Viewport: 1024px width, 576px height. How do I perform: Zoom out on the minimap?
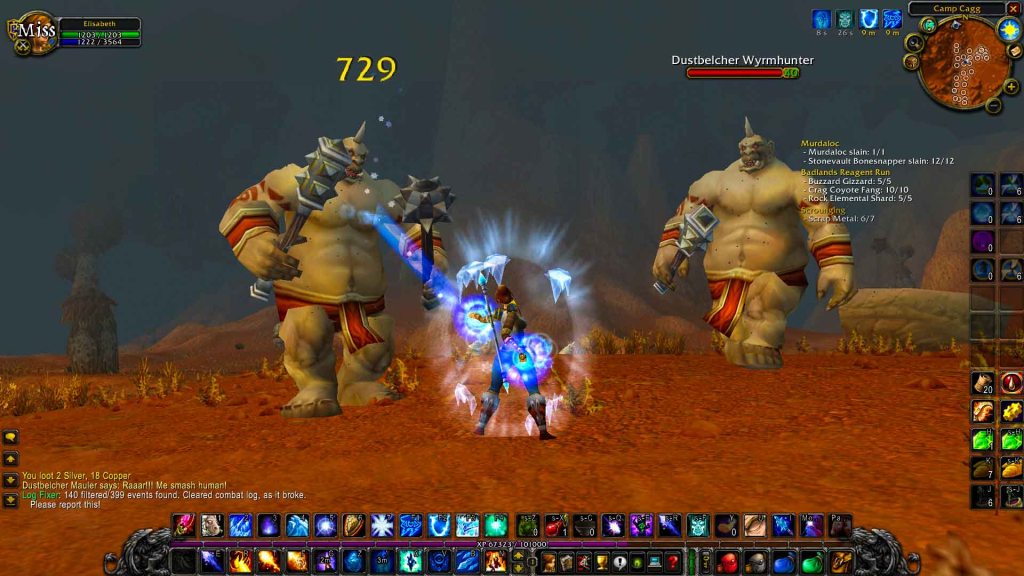pyautogui.click(x=992, y=105)
